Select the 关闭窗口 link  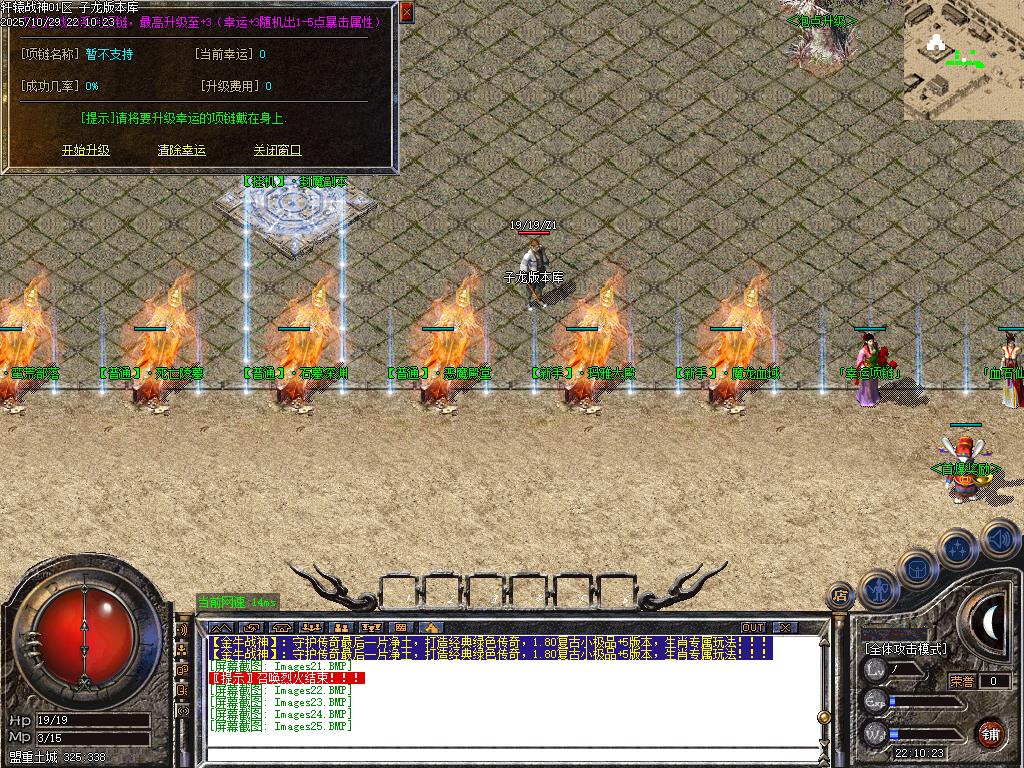tap(277, 150)
